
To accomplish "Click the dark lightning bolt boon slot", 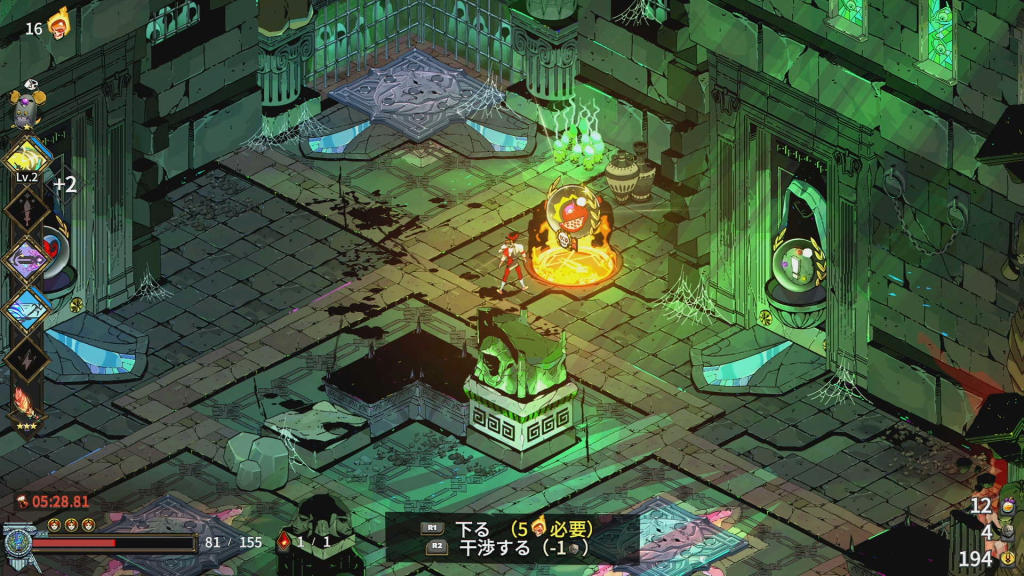I will point(27,357).
